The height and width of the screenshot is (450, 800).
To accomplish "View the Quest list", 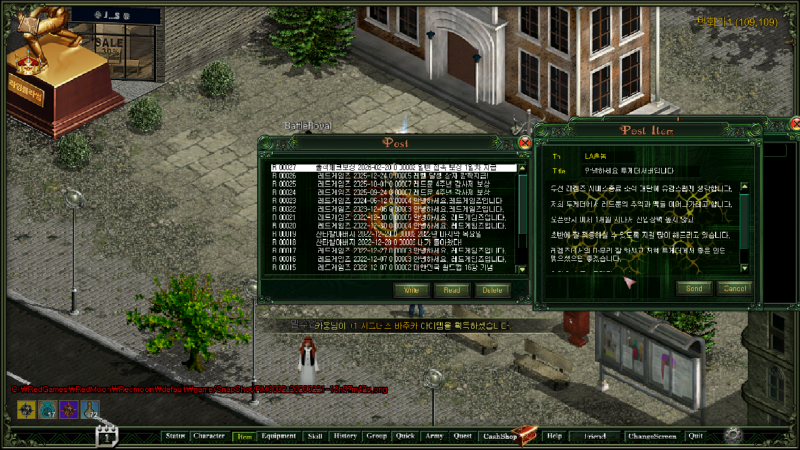I will (x=462, y=436).
